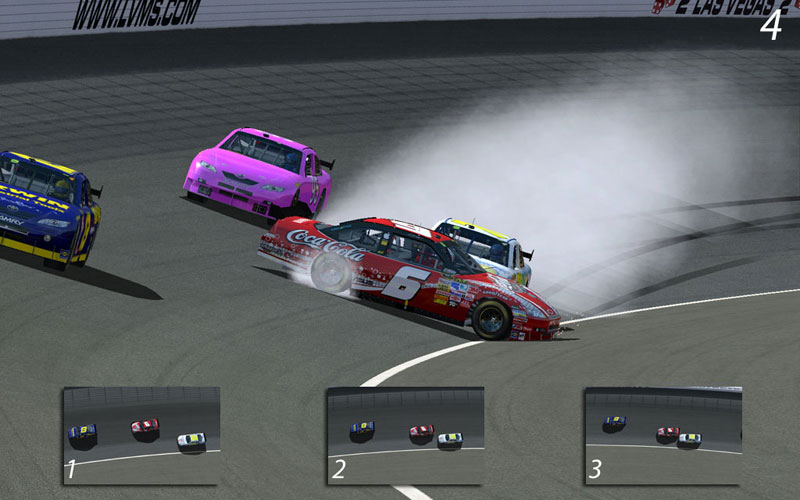Select the thumbnail labeled 2

point(406,435)
